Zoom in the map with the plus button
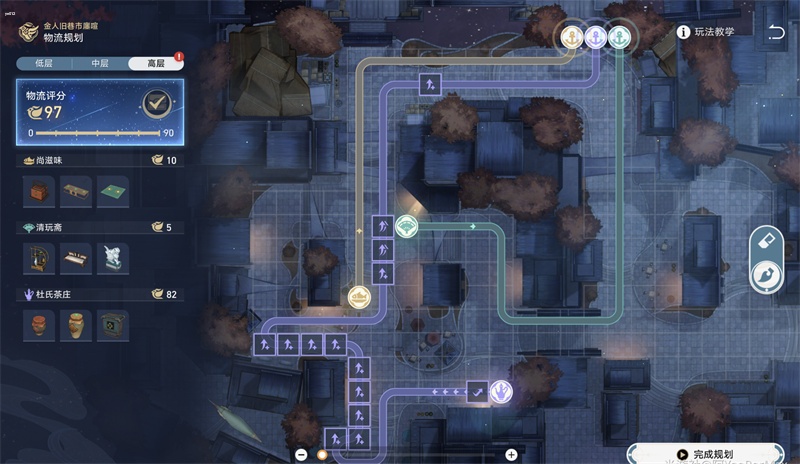The height and width of the screenshot is (464, 800). point(511,454)
